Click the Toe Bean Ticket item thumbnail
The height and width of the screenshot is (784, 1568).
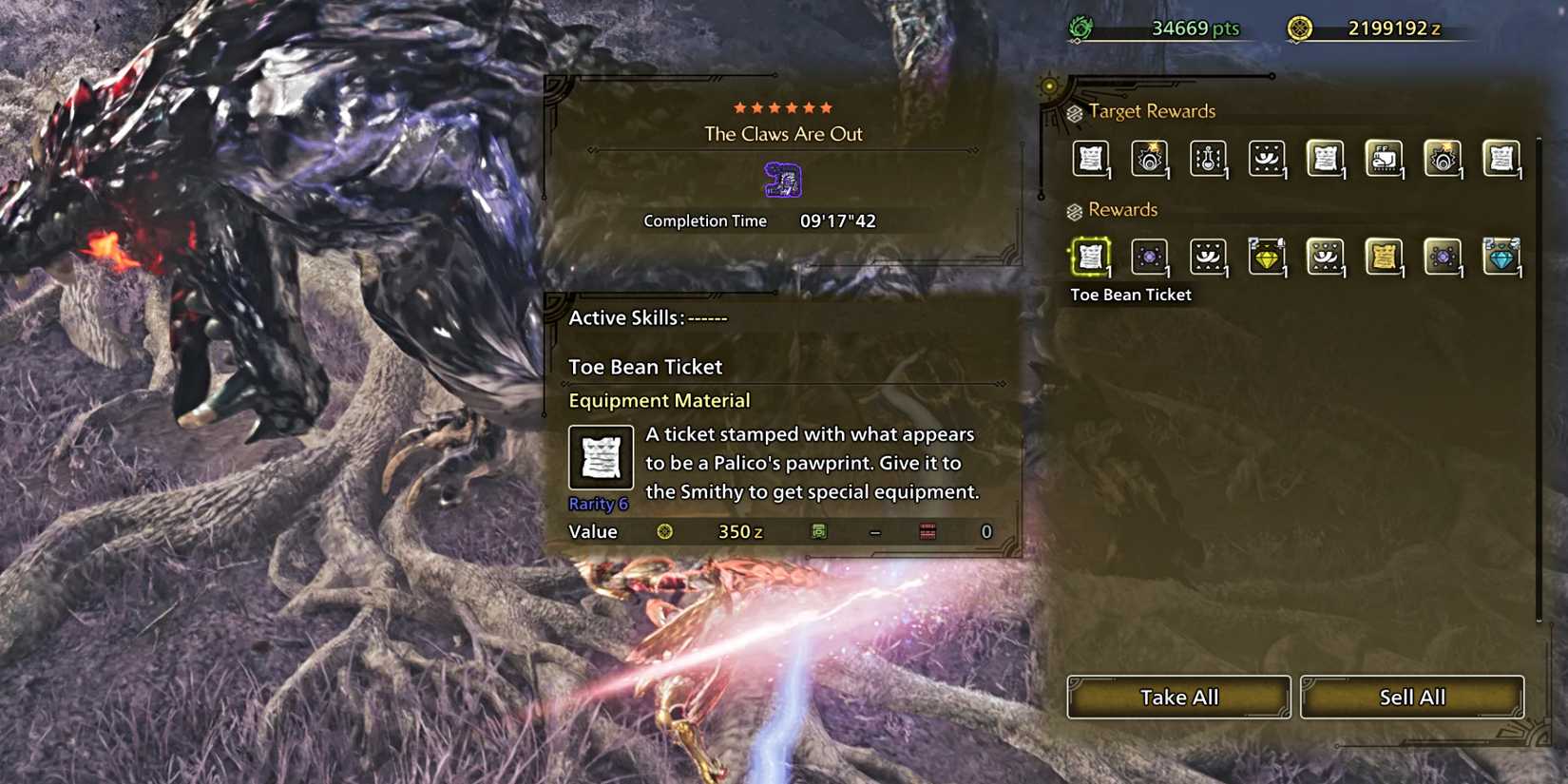coord(601,460)
